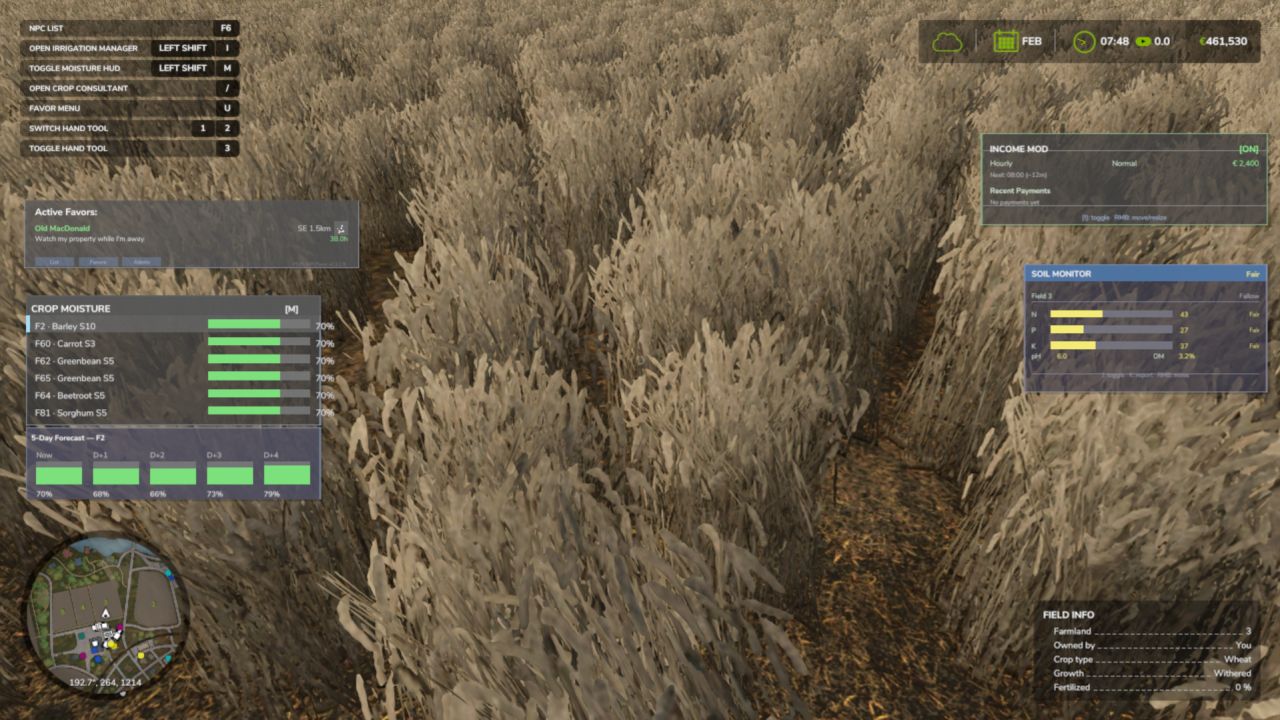Click the compass direction icon next to SE 1.5km
The width and height of the screenshot is (1280, 720).
coord(338,227)
